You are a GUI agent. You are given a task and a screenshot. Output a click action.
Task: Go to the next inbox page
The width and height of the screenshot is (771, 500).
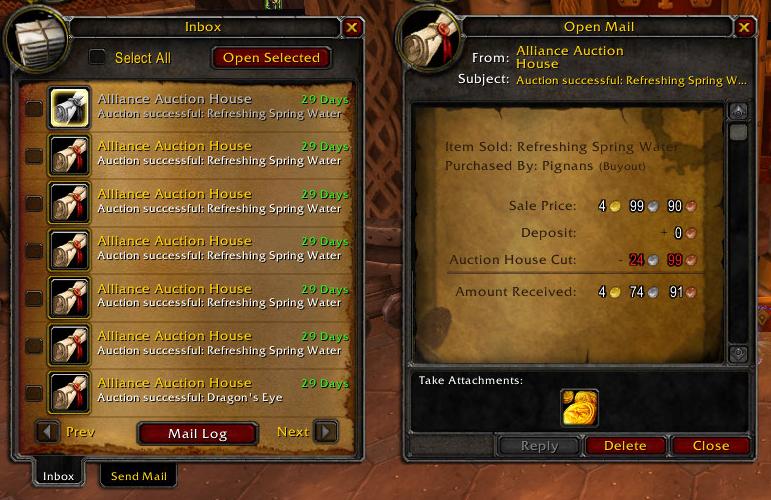(325, 432)
